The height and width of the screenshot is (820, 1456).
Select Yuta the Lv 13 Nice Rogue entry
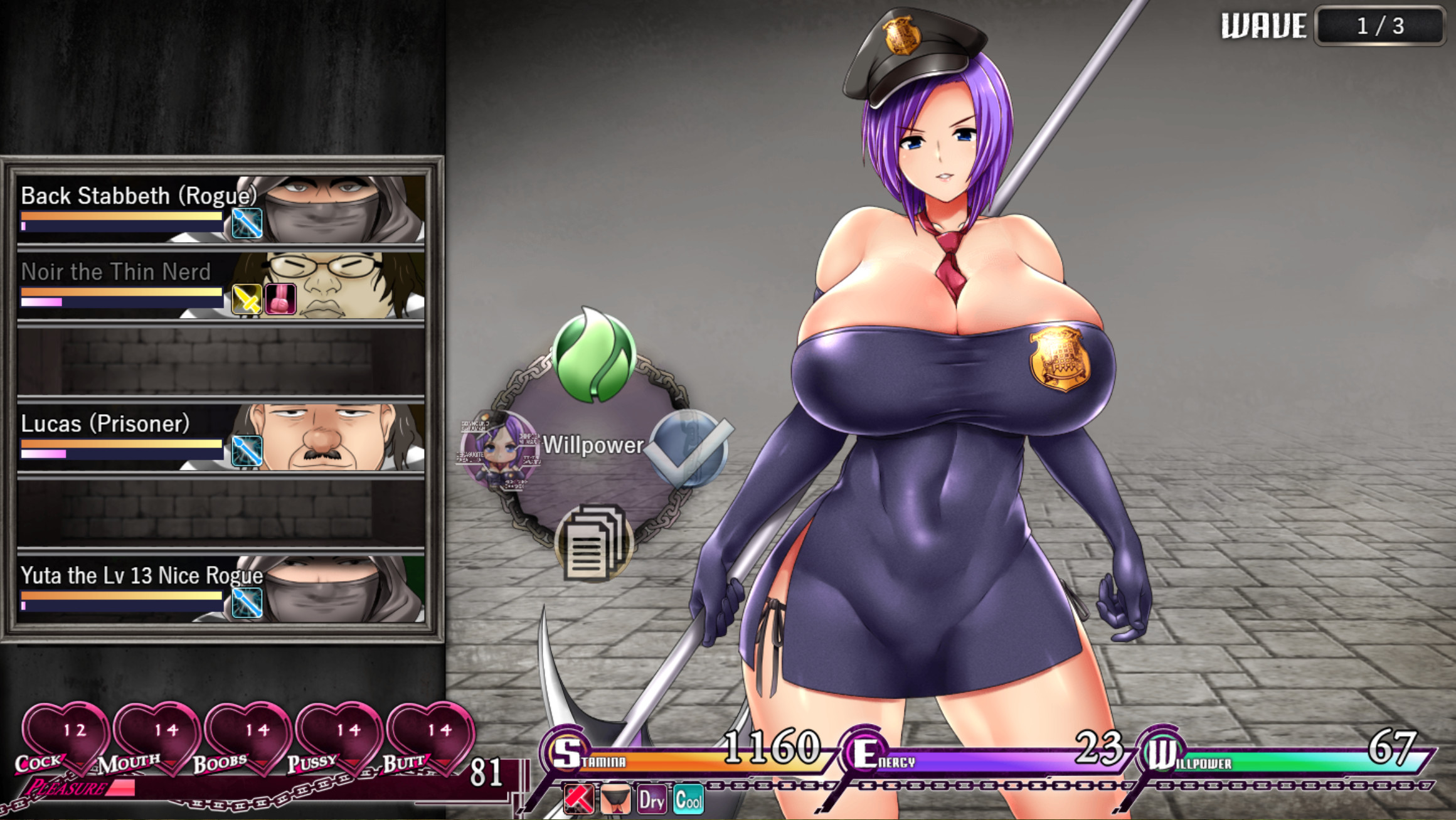pyautogui.click(x=143, y=577)
